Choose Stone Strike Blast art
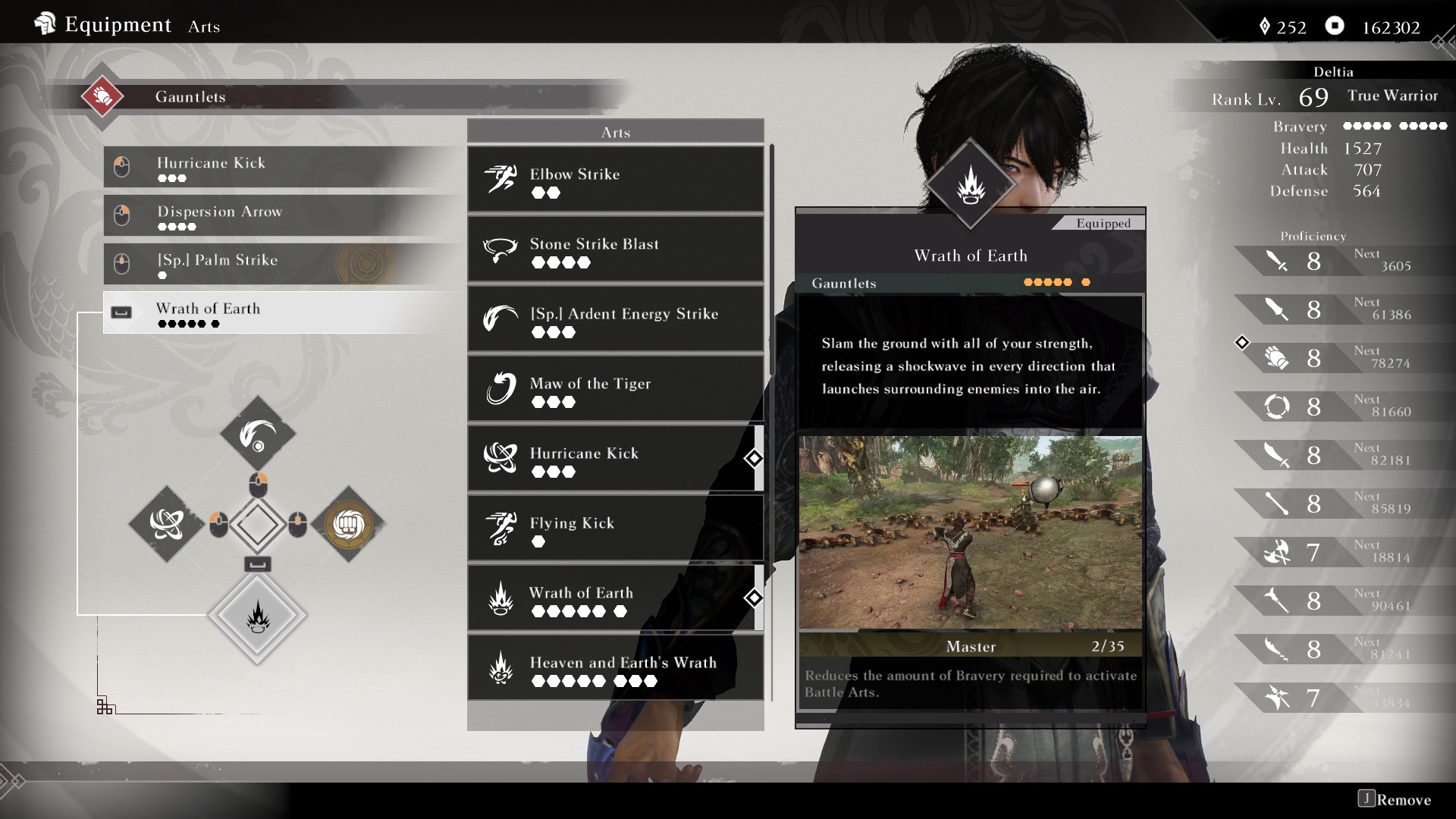The height and width of the screenshot is (819, 1456). [x=615, y=249]
